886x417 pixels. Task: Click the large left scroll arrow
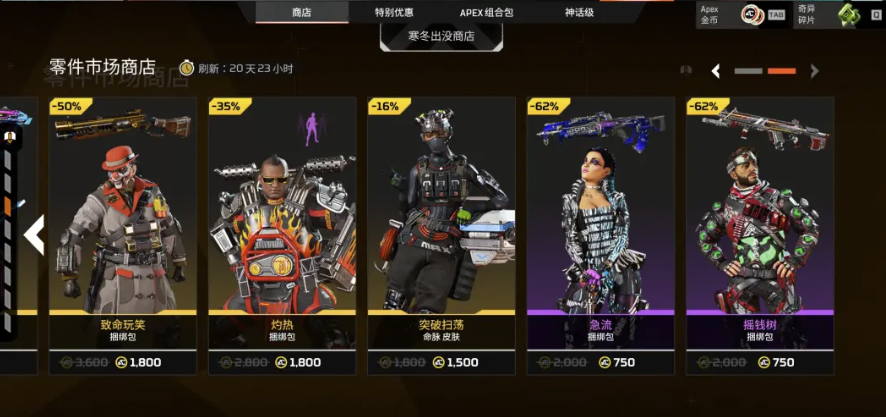34,235
